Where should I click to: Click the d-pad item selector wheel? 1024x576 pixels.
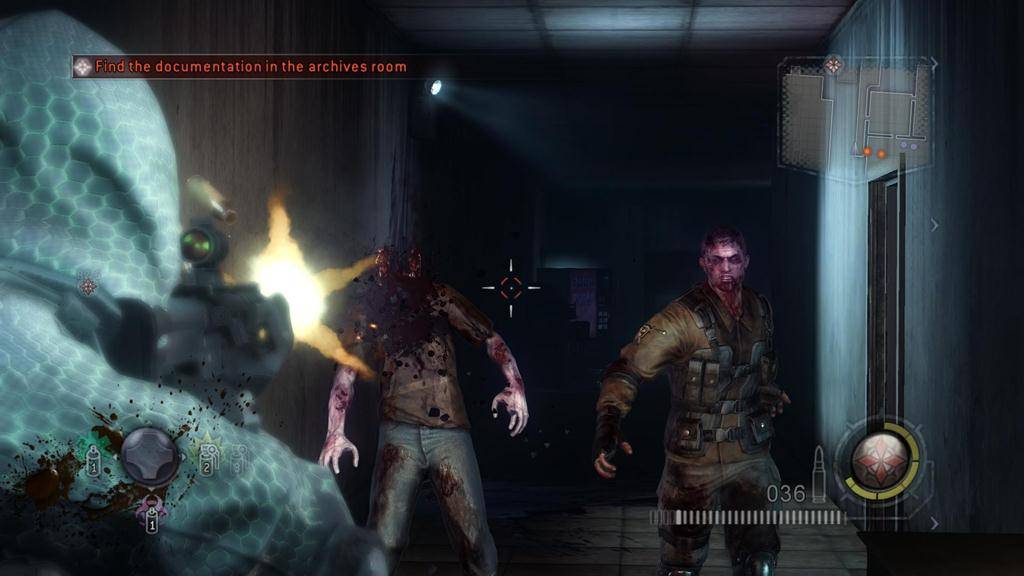tap(151, 457)
